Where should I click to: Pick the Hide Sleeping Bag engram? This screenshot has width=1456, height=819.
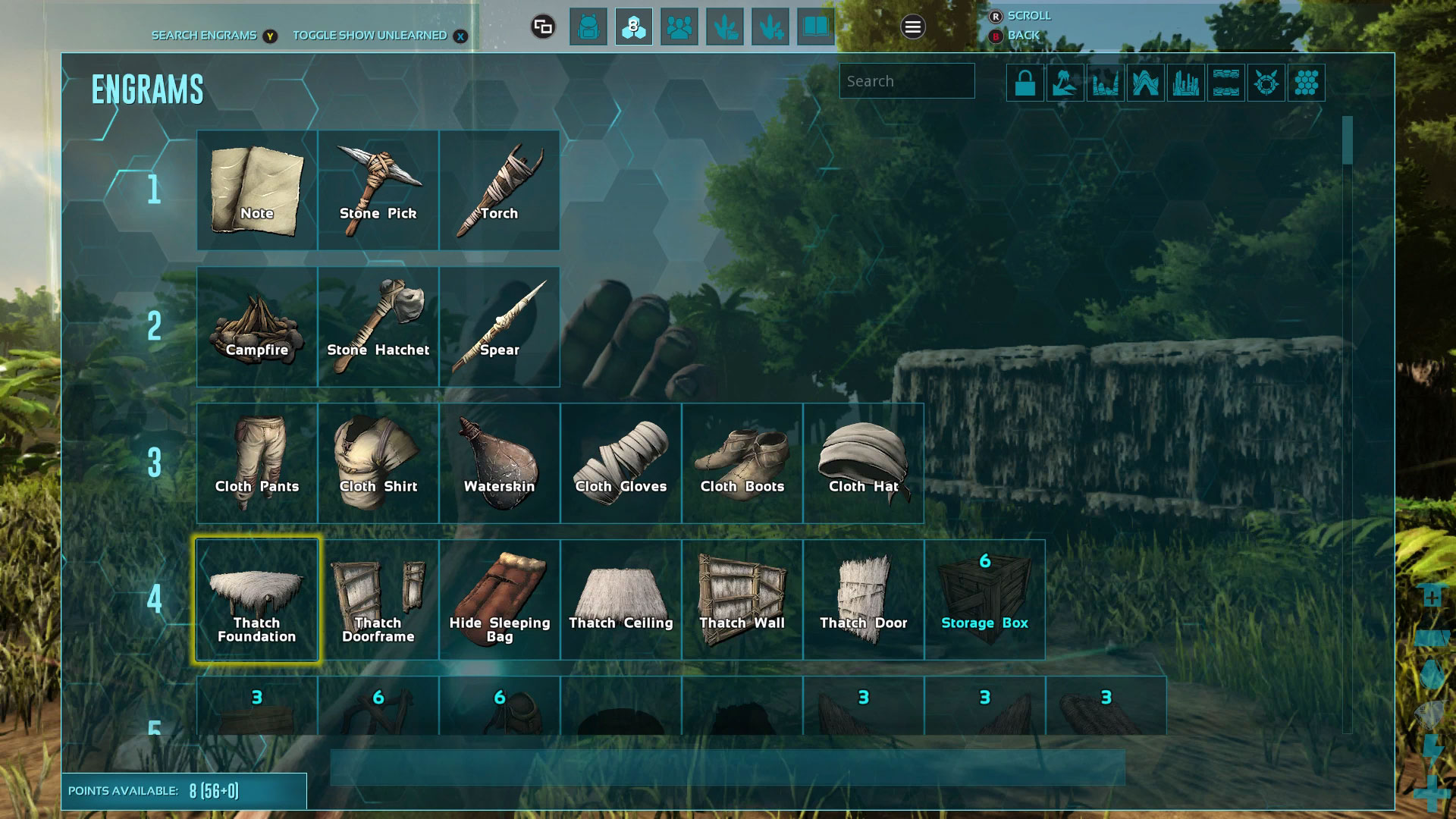point(499,599)
